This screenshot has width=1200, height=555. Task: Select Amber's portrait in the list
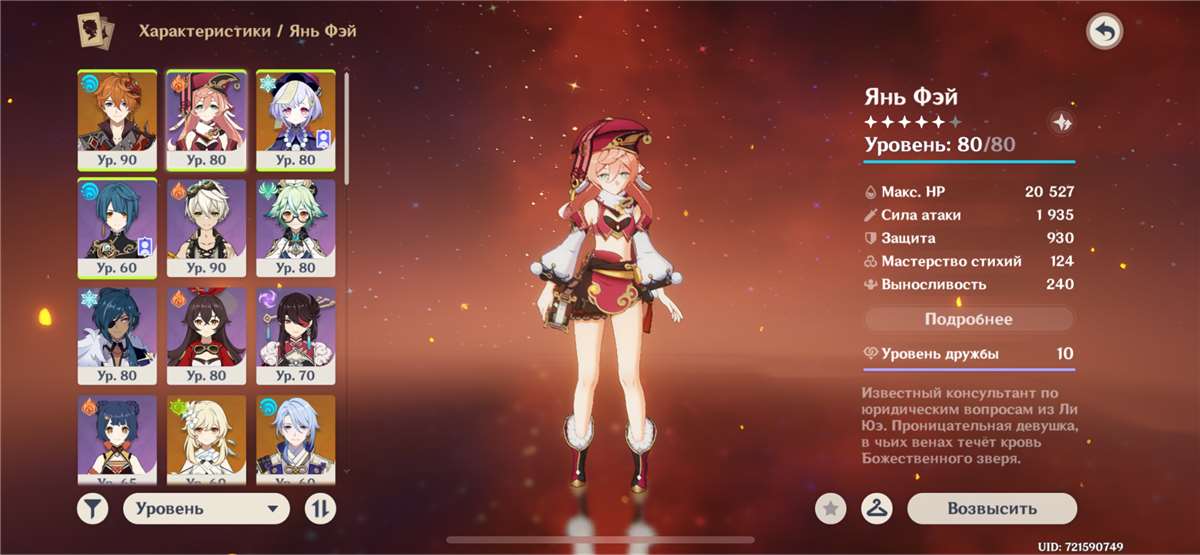click(205, 337)
